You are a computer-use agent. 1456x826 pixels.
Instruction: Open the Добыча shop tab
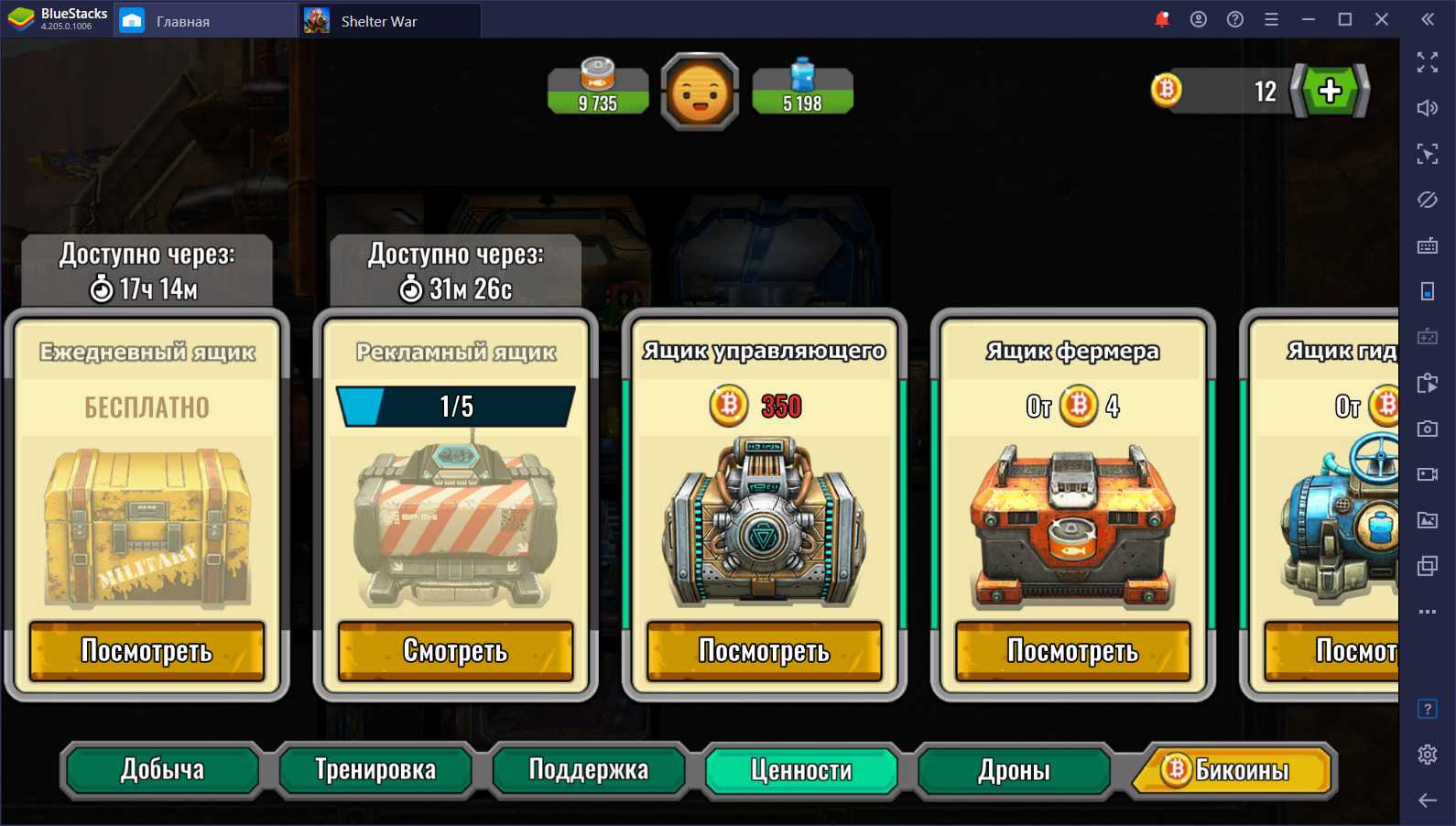161,770
